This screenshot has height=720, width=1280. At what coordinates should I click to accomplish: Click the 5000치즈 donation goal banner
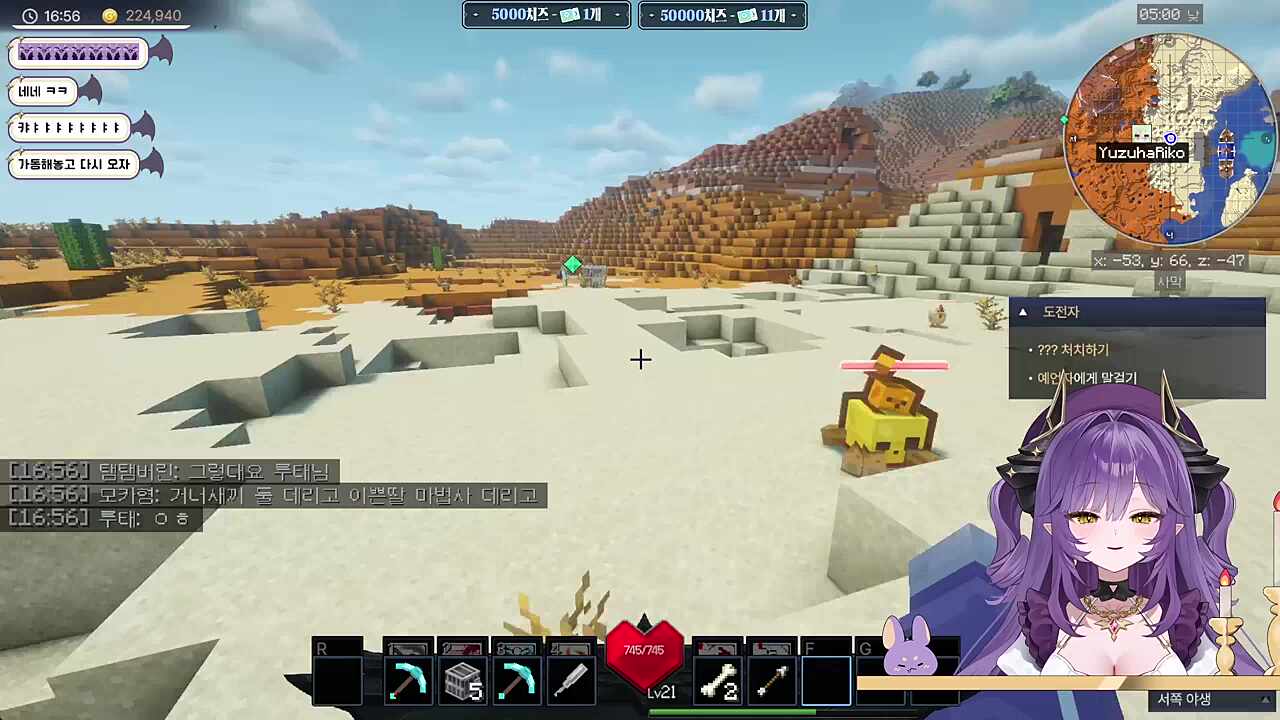pyautogui.click(x=546, y=15)
